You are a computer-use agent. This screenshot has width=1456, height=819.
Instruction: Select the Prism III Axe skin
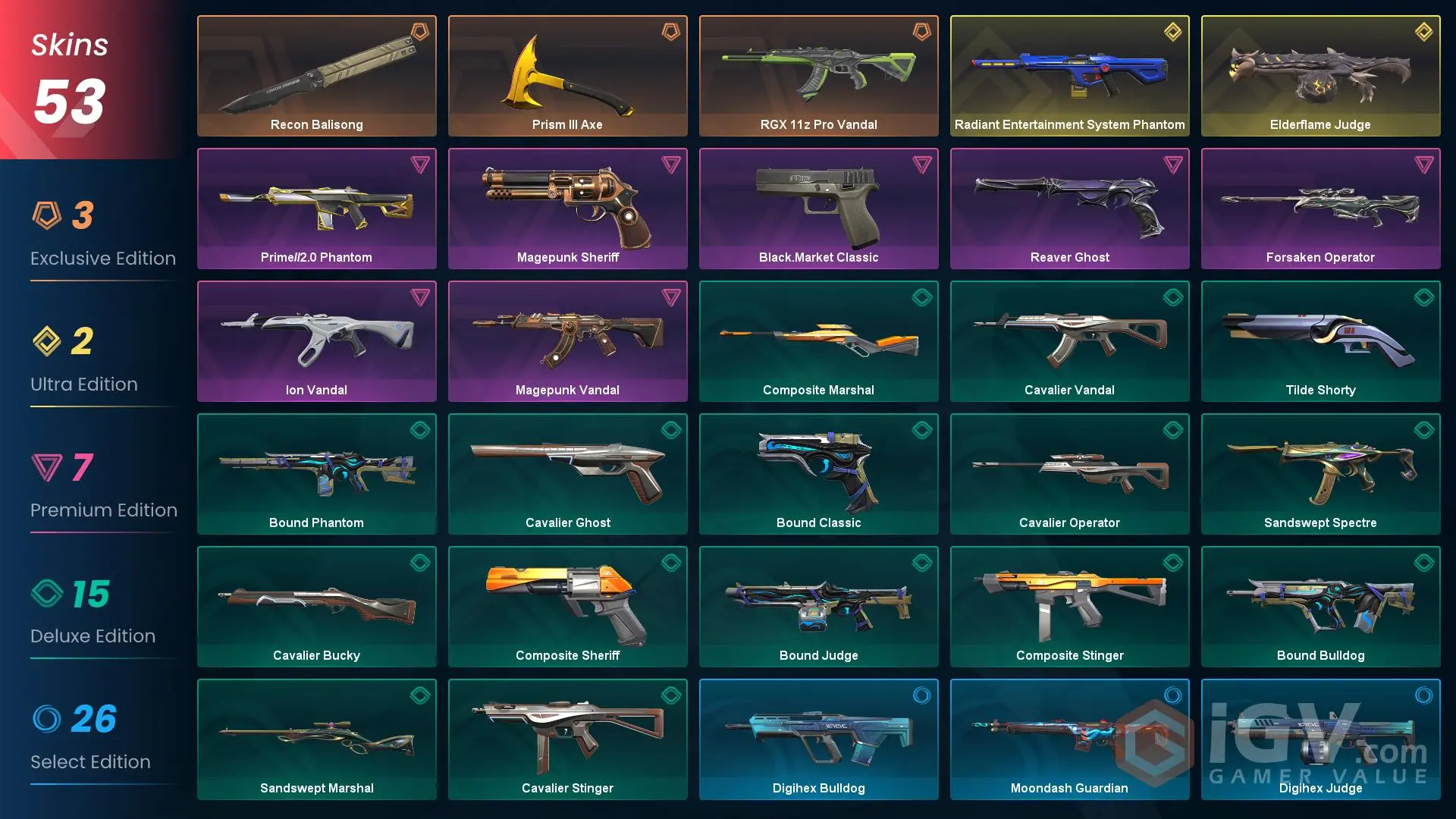[x=567, y=75]
